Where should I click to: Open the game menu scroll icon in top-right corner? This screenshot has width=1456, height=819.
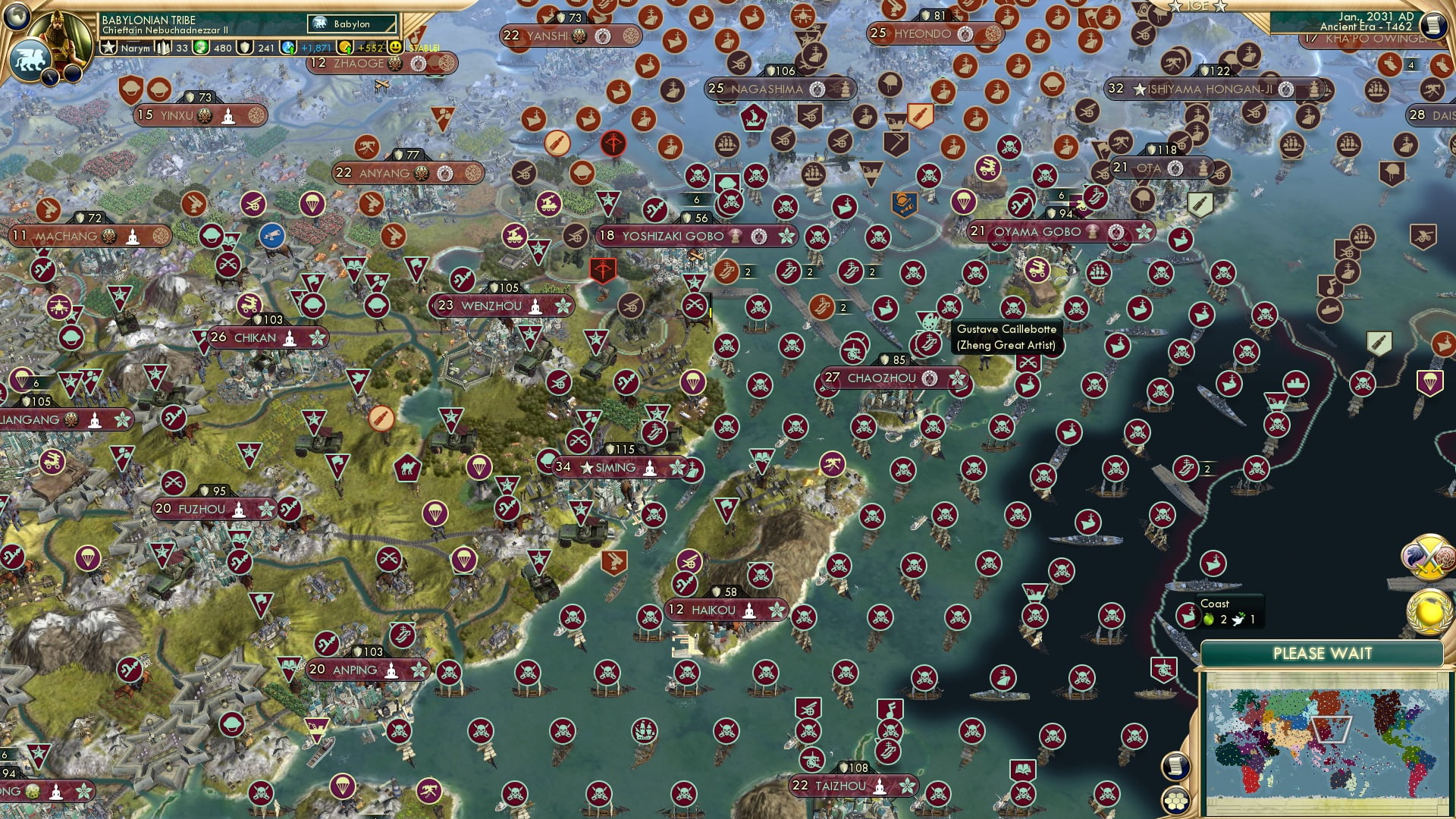(1433, 26)
